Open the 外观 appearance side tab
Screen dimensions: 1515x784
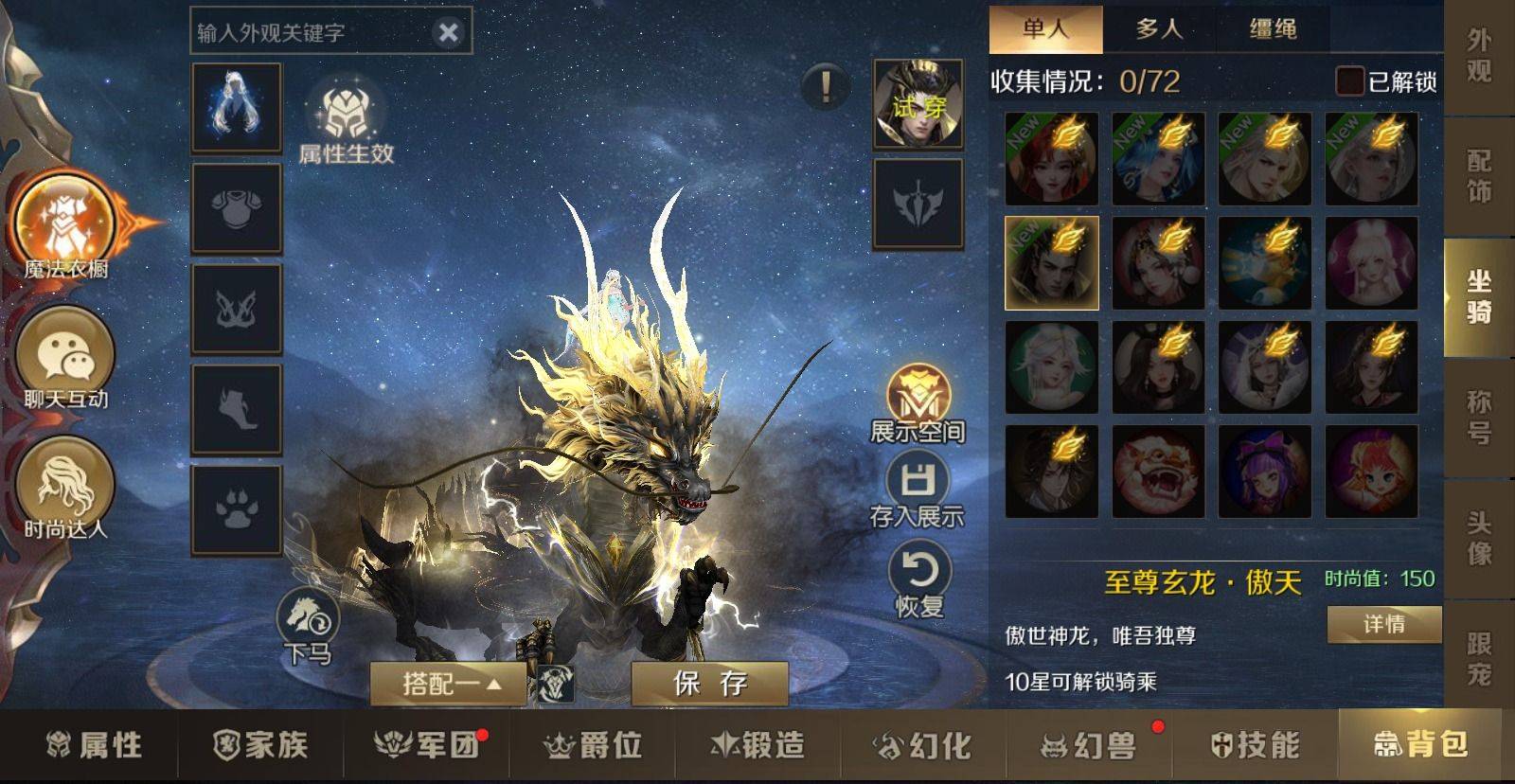[1478, 57]
